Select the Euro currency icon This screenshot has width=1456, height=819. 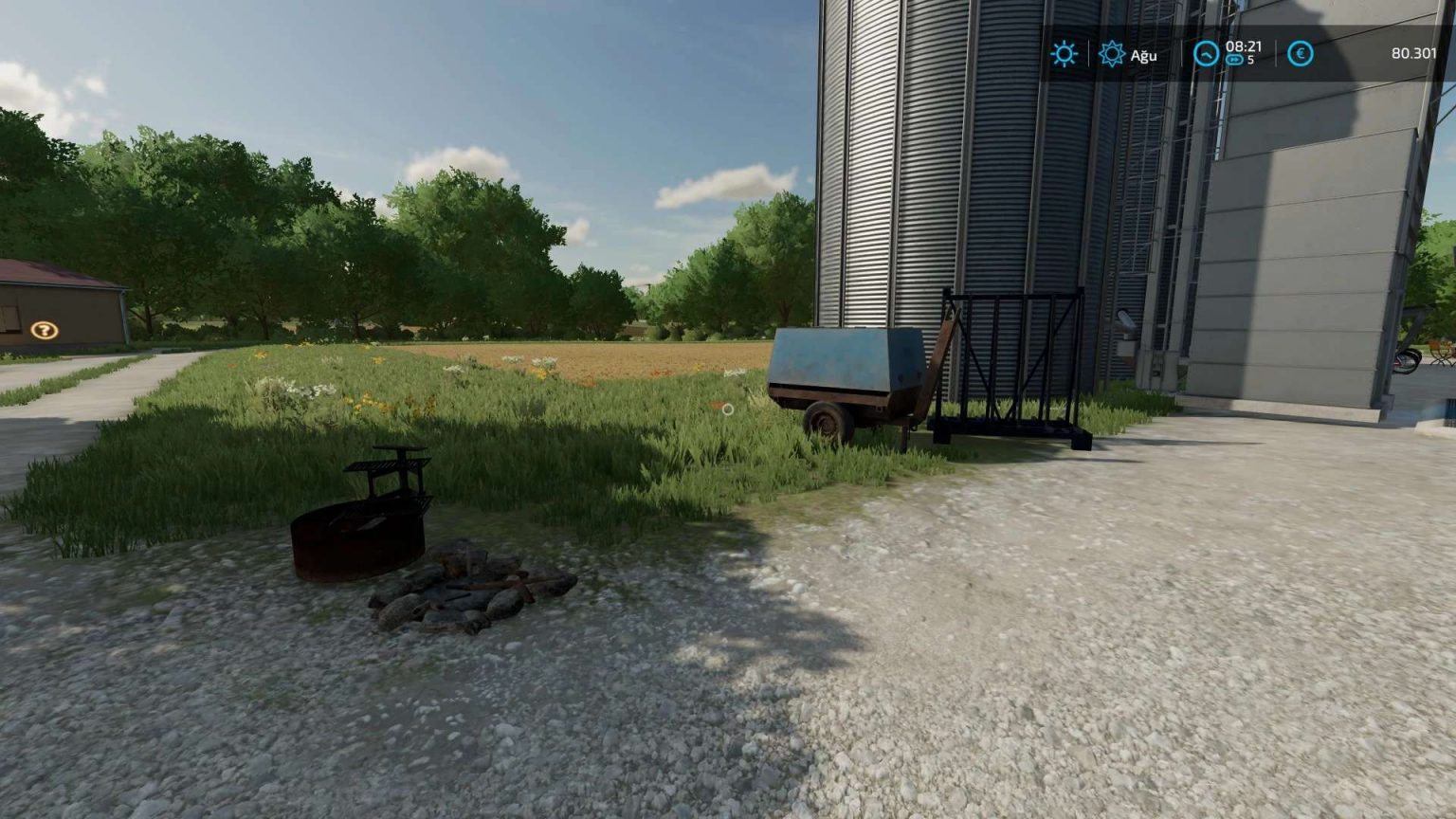pos(1301,54)
